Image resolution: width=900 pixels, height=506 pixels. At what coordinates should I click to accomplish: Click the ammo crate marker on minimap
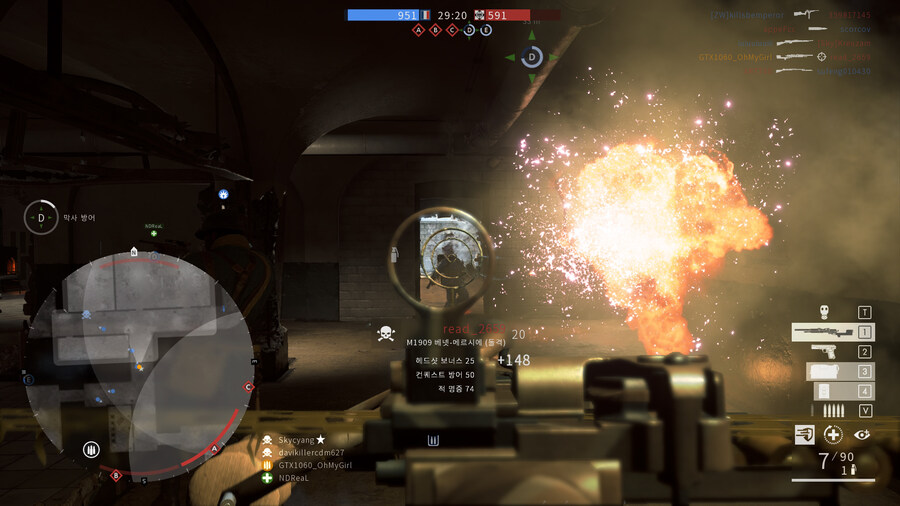click(x=91, y=450)
